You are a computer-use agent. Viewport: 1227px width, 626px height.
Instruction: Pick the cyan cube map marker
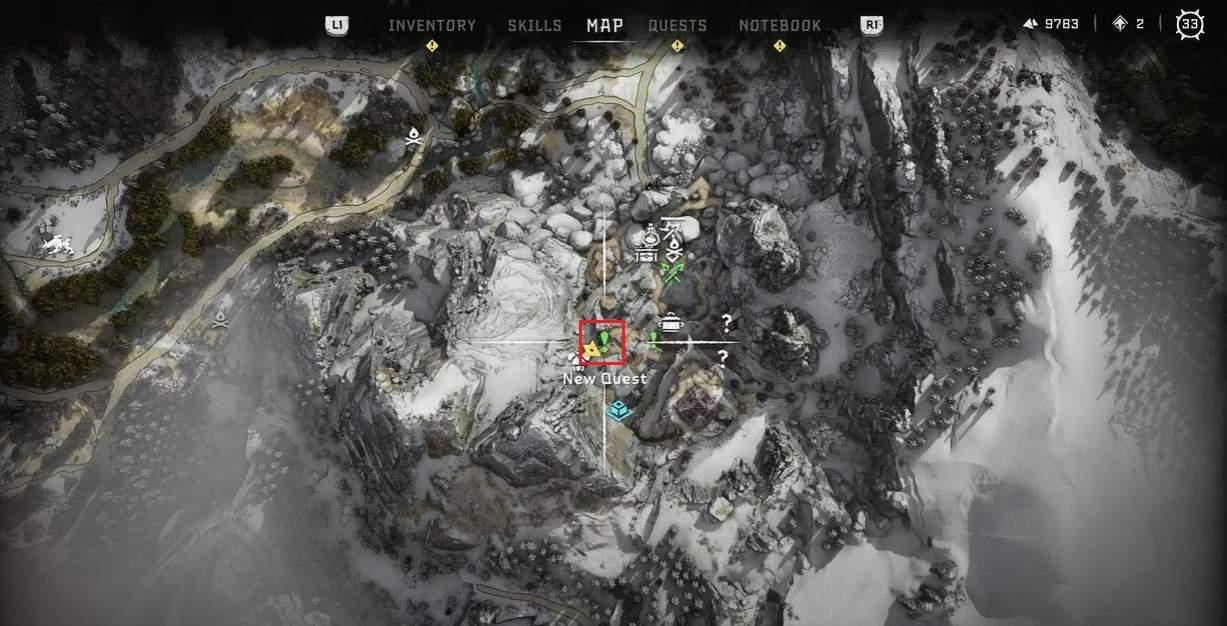tap(620, 409)
